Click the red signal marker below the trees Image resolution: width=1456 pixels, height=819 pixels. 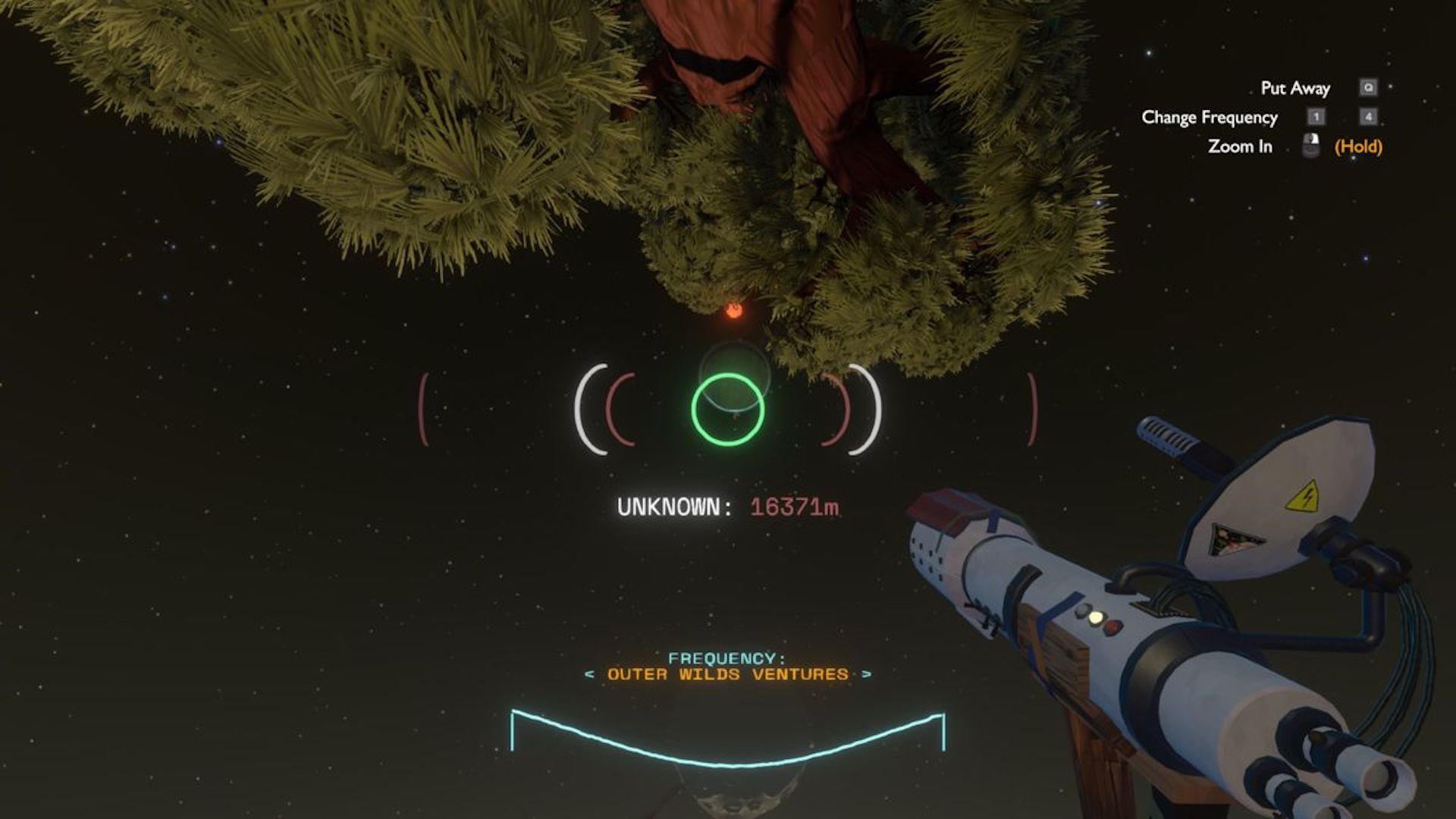(x=733, y=312)
